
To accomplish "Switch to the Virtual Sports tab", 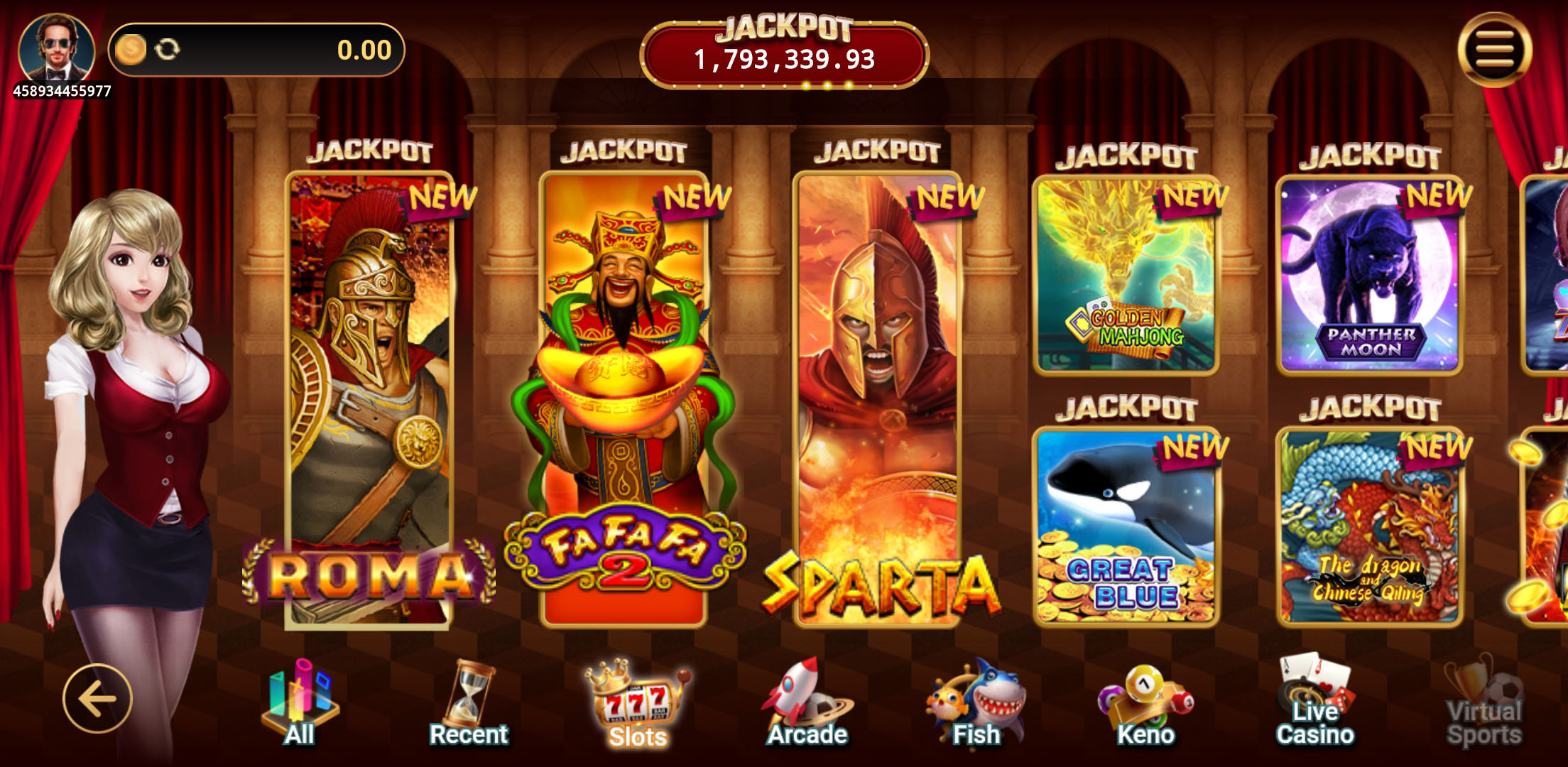I will click(x=1484, y=705).
